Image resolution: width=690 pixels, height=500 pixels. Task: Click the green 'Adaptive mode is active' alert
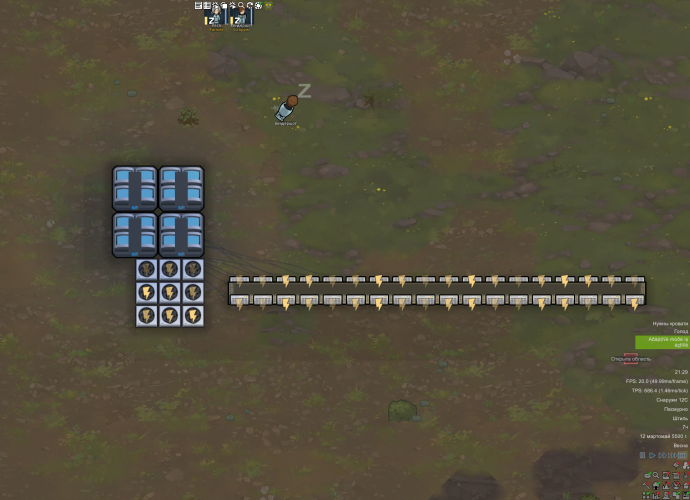(662, 341)
